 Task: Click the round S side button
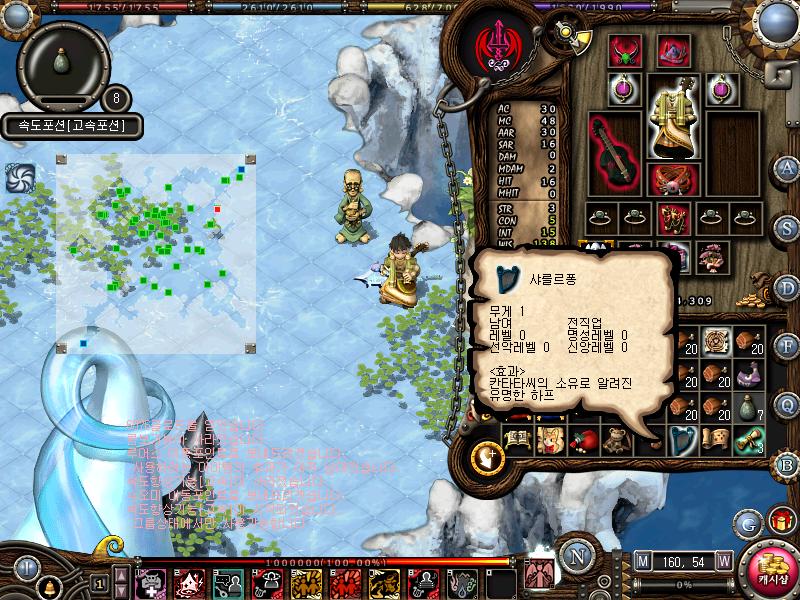click(787, 227)
